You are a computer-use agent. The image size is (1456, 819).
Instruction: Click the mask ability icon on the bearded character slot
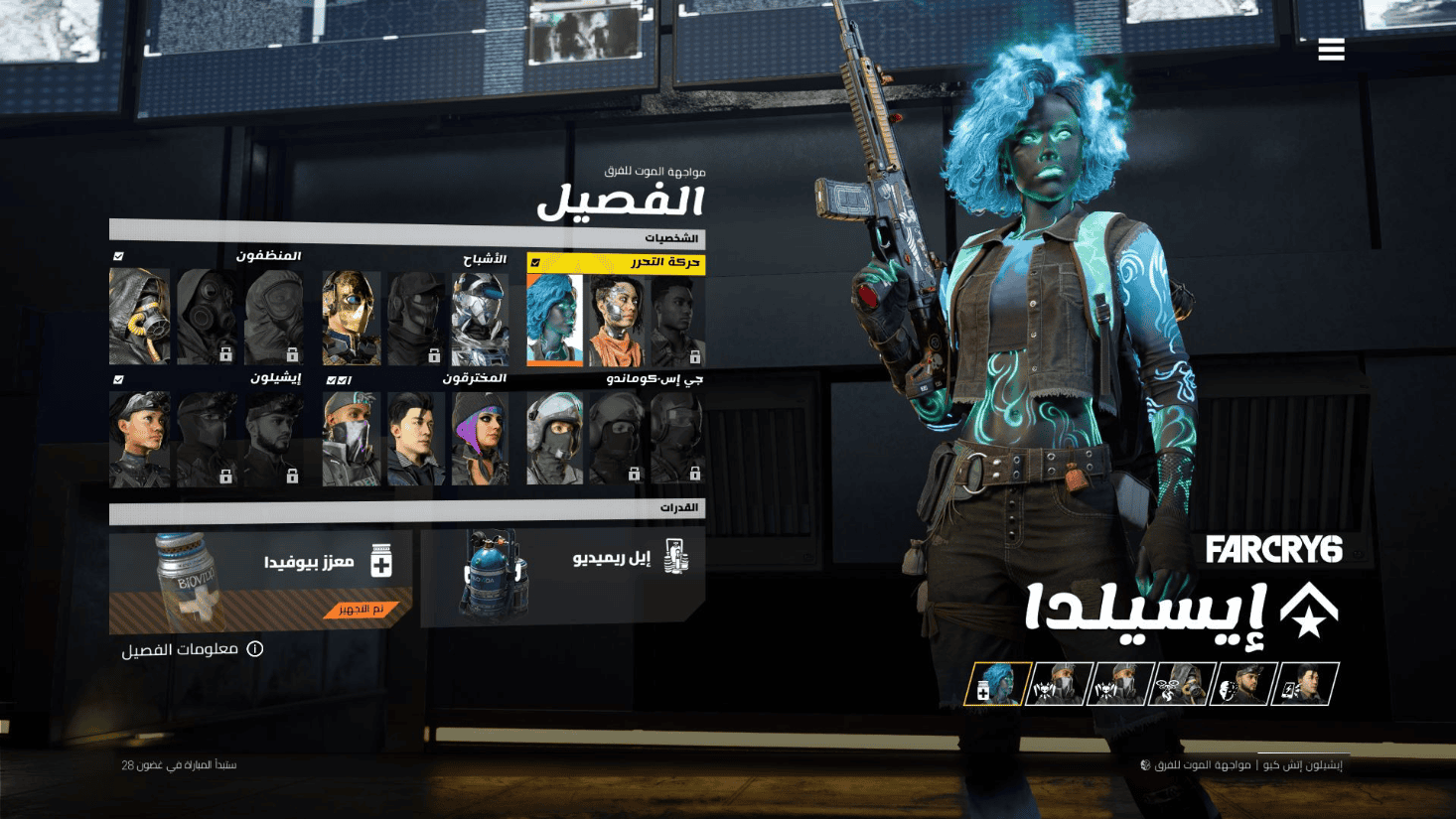coord(1230,688)
